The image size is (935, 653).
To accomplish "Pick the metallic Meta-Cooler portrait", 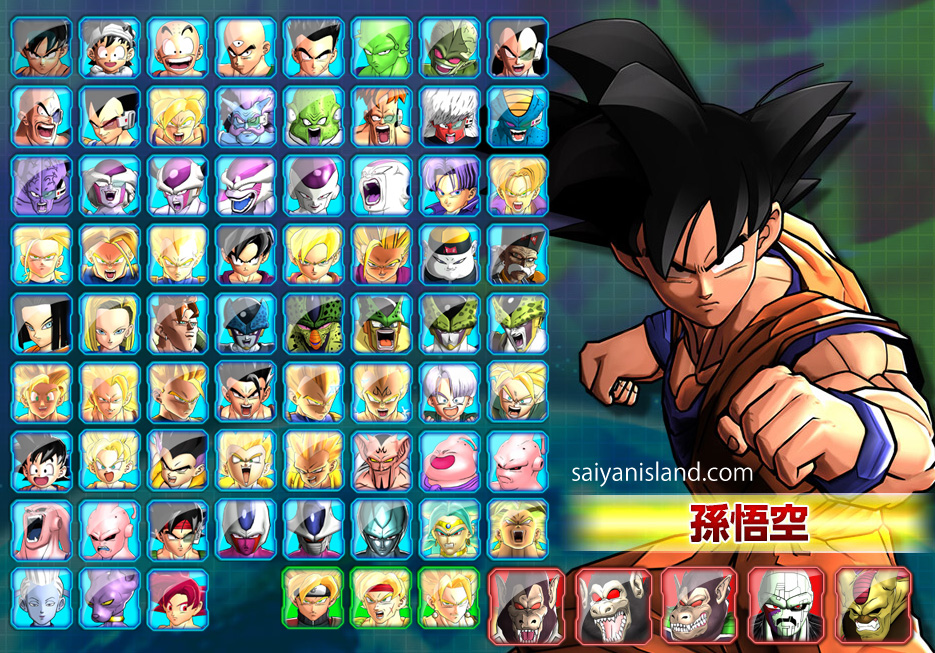I will tap(381, 531).
